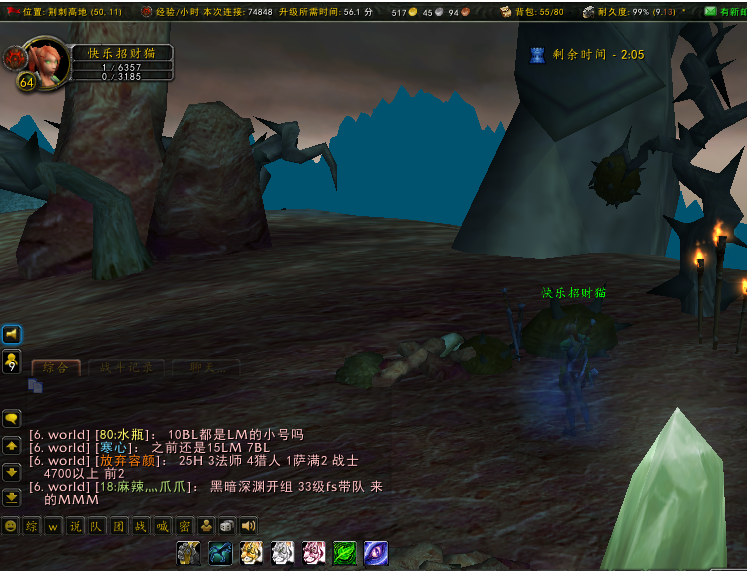Switch to the 综合 chat tab
Image resolution: width=747 pixels, height=571 pixels.
[55, 367]
